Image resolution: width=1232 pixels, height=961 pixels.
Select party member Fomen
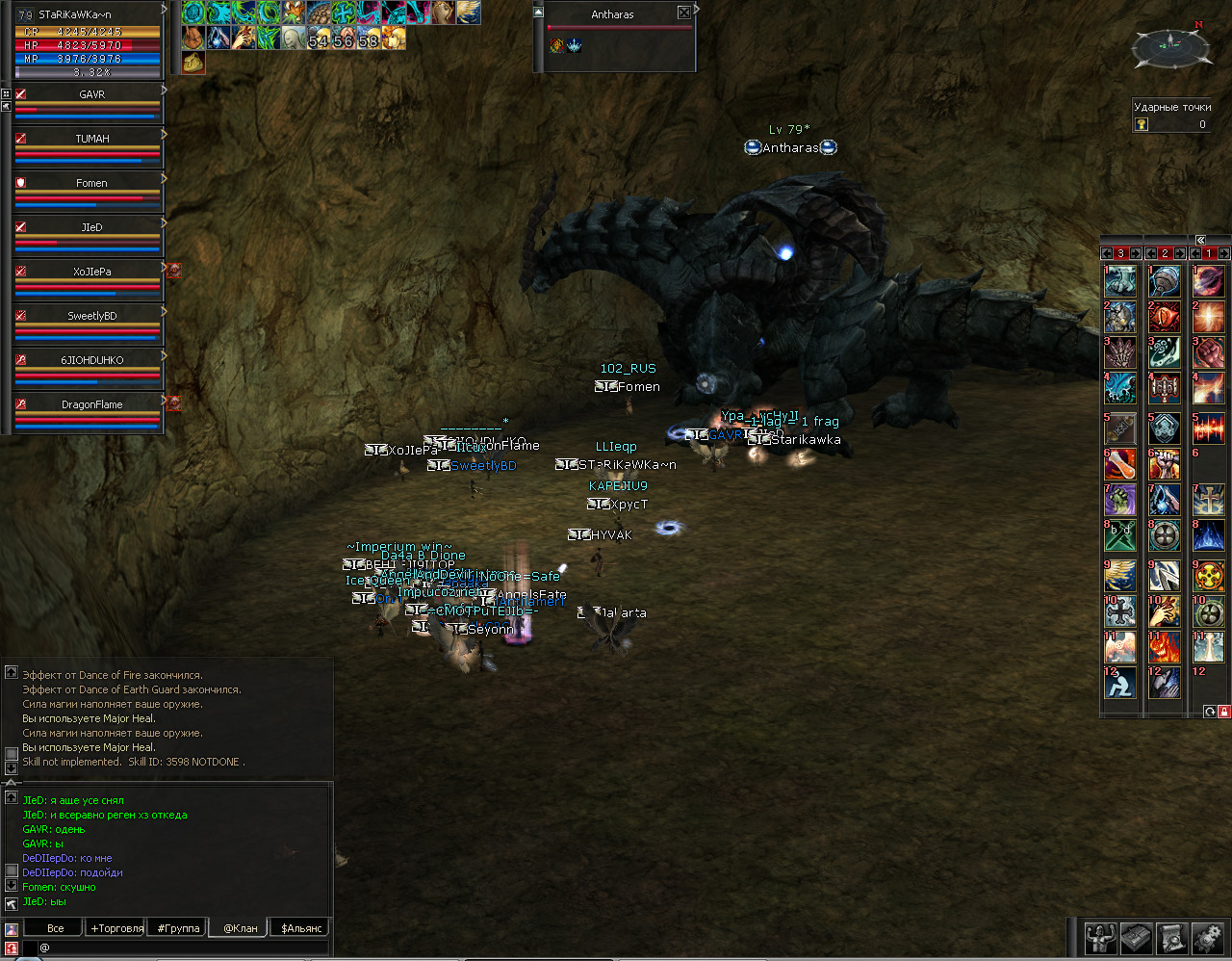coord(91,183)
